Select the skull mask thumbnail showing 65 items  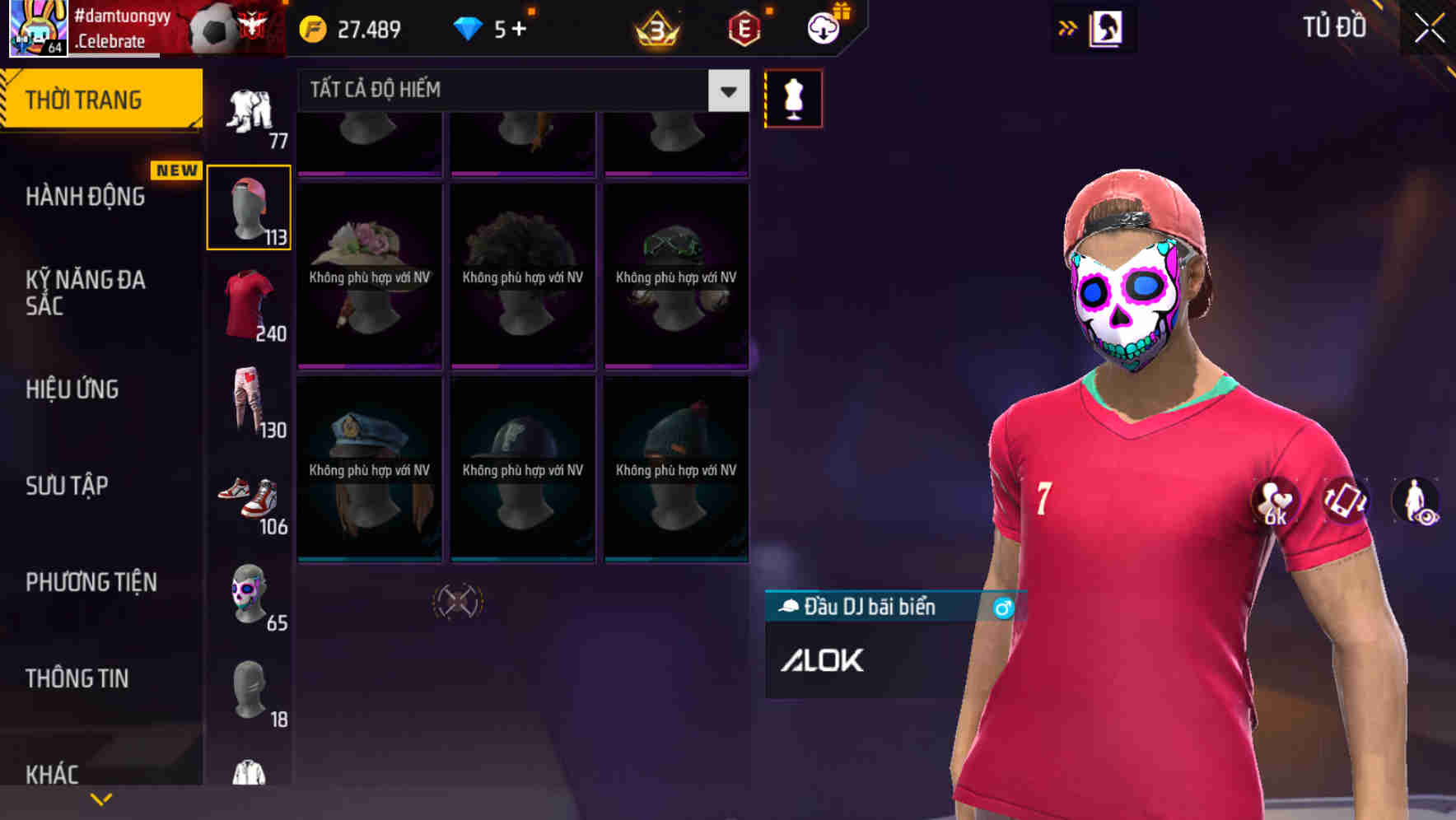(249, 594)
